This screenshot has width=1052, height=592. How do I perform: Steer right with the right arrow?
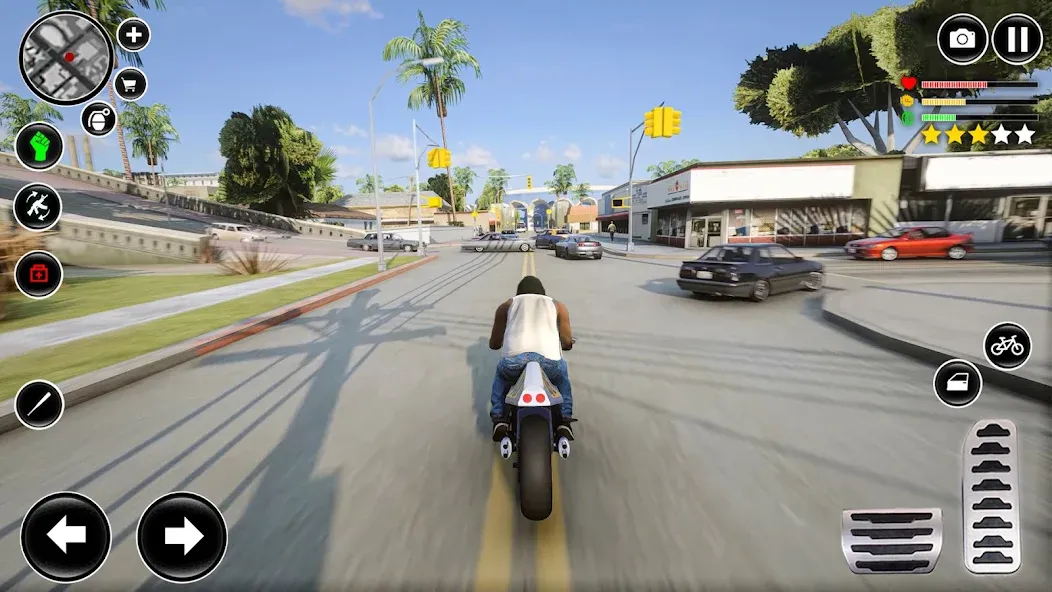(182, 537)
